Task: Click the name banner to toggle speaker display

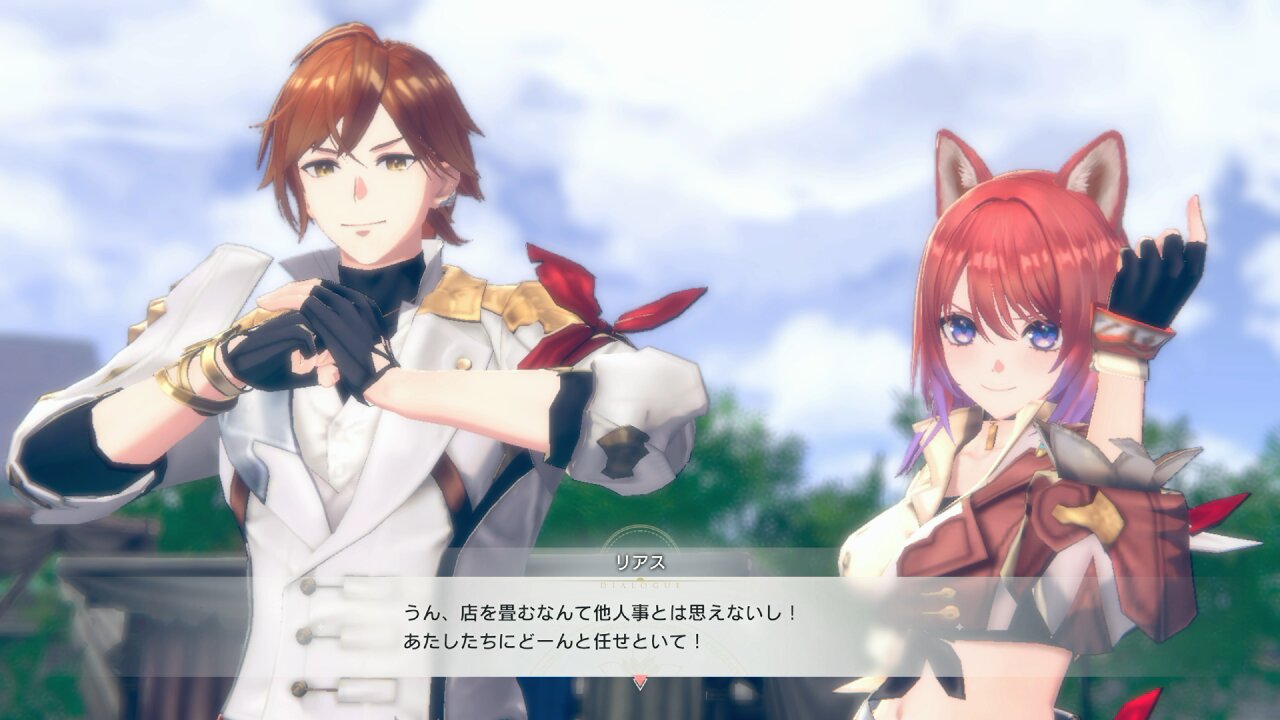Action: tap(641, 561)
